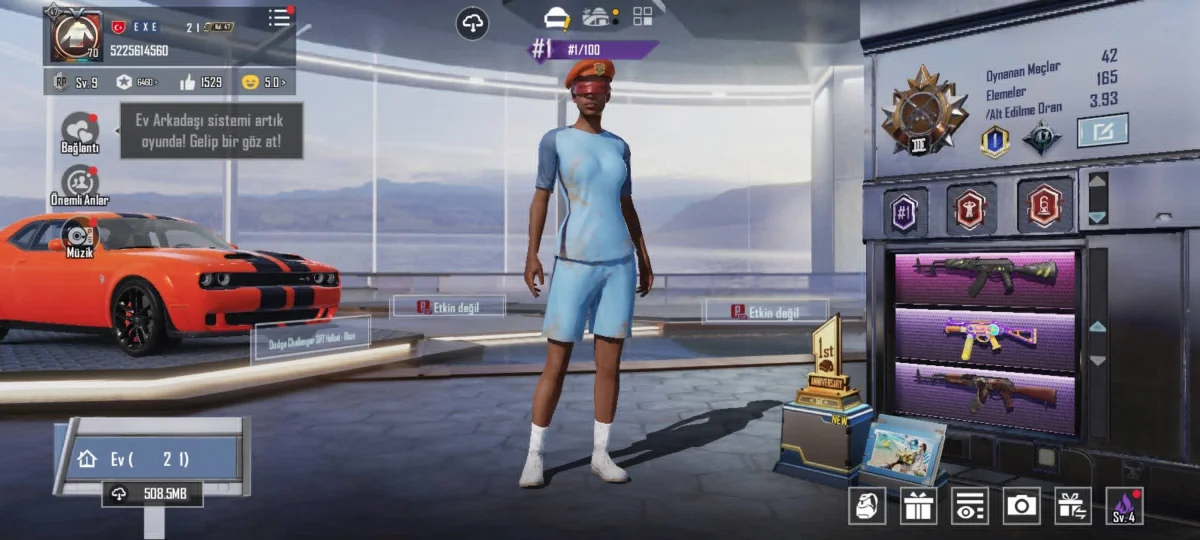
Task: Switch to the helmet tab at top
Action: pos(556,17)
